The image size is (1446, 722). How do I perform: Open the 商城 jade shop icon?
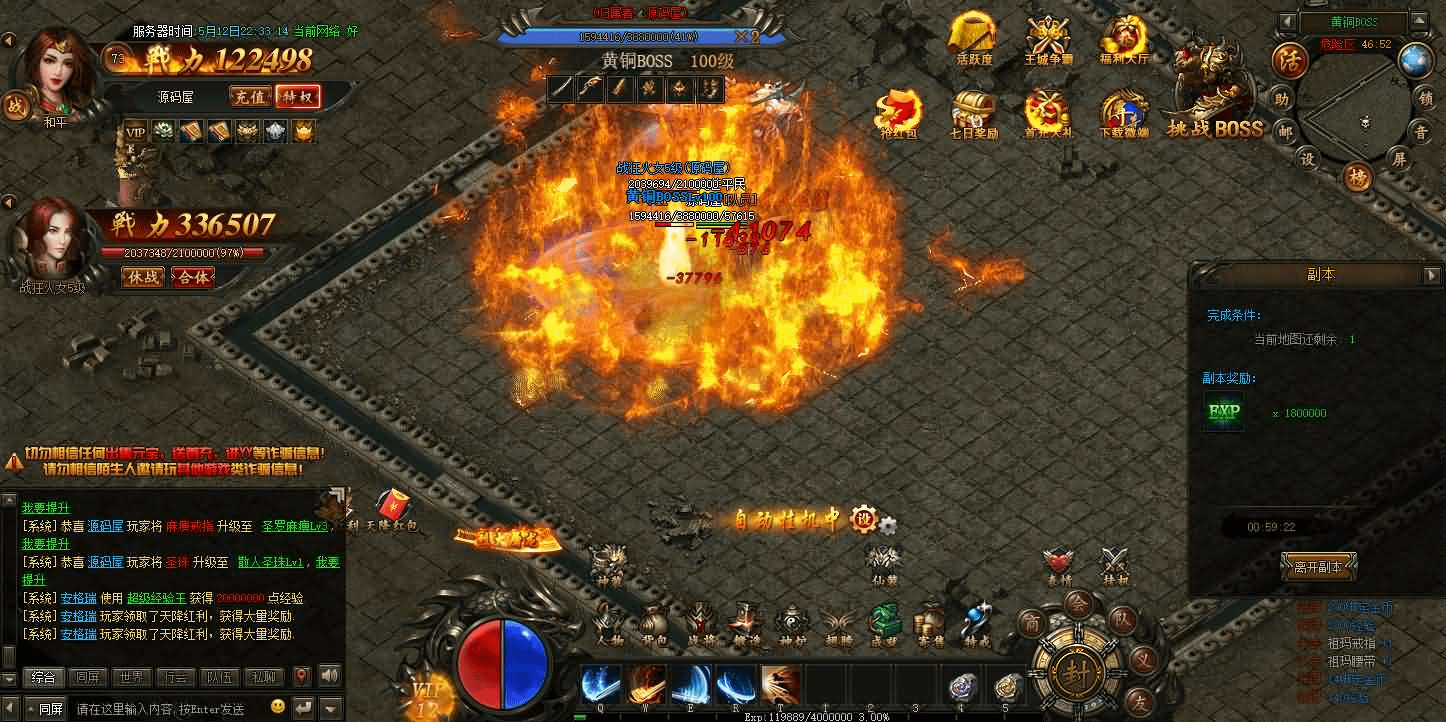click(884, 625)
